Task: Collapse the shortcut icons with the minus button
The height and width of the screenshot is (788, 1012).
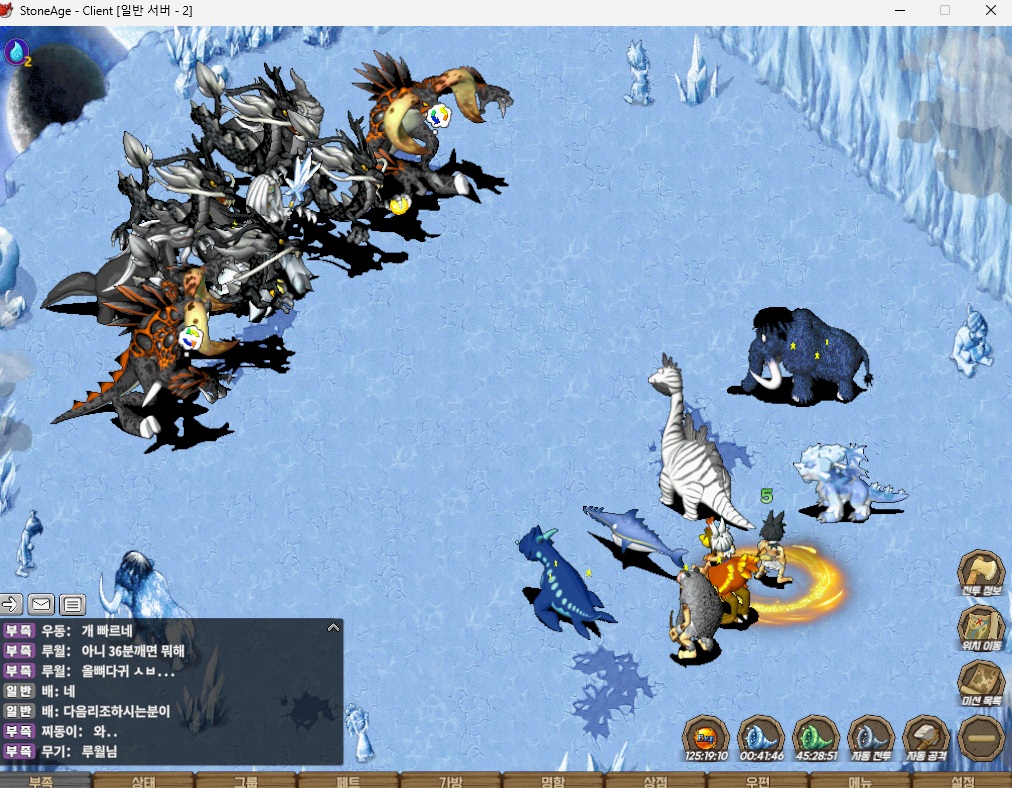Action: [981, 738]
